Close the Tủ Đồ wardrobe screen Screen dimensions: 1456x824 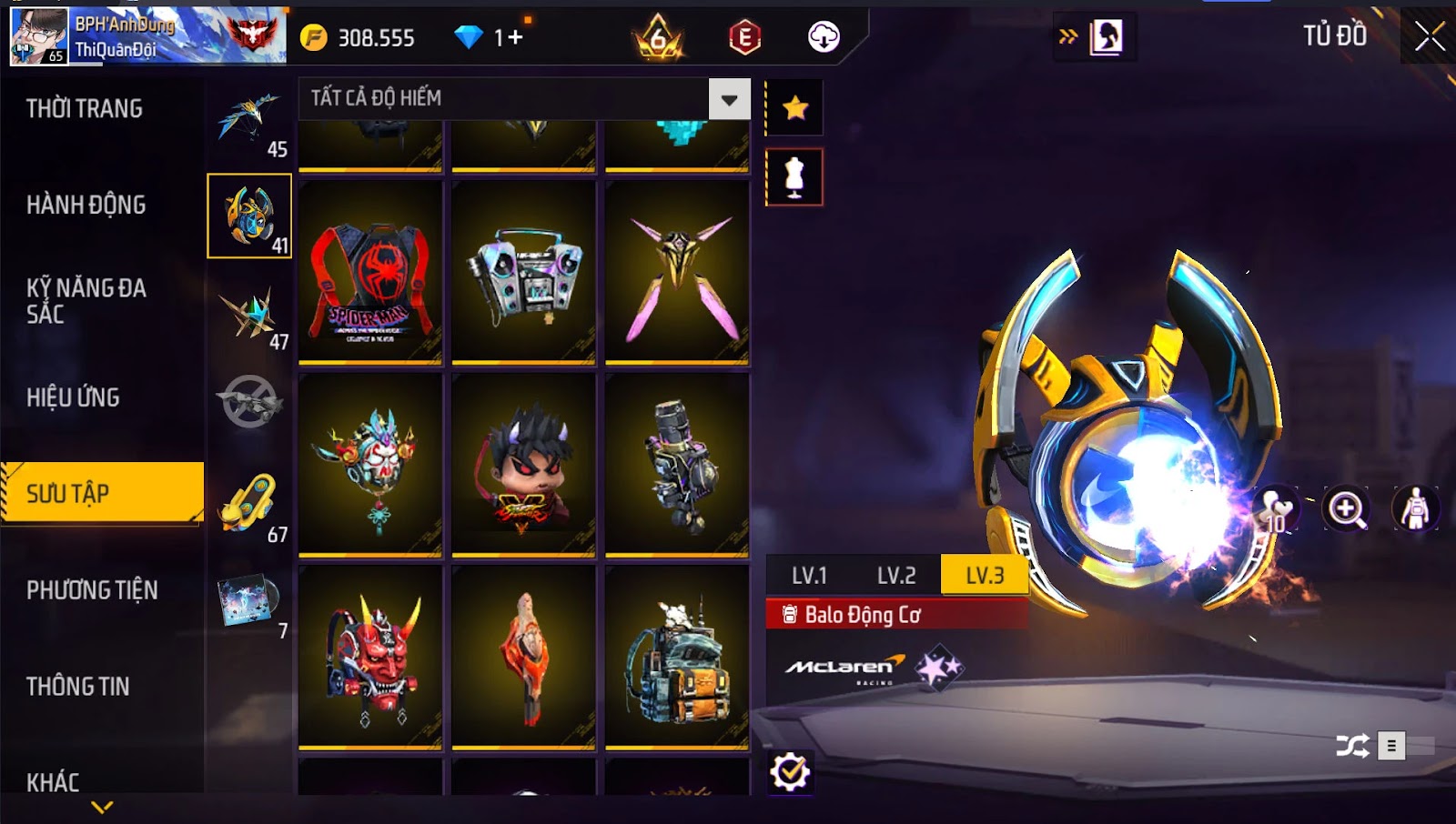click(1430, 36)
